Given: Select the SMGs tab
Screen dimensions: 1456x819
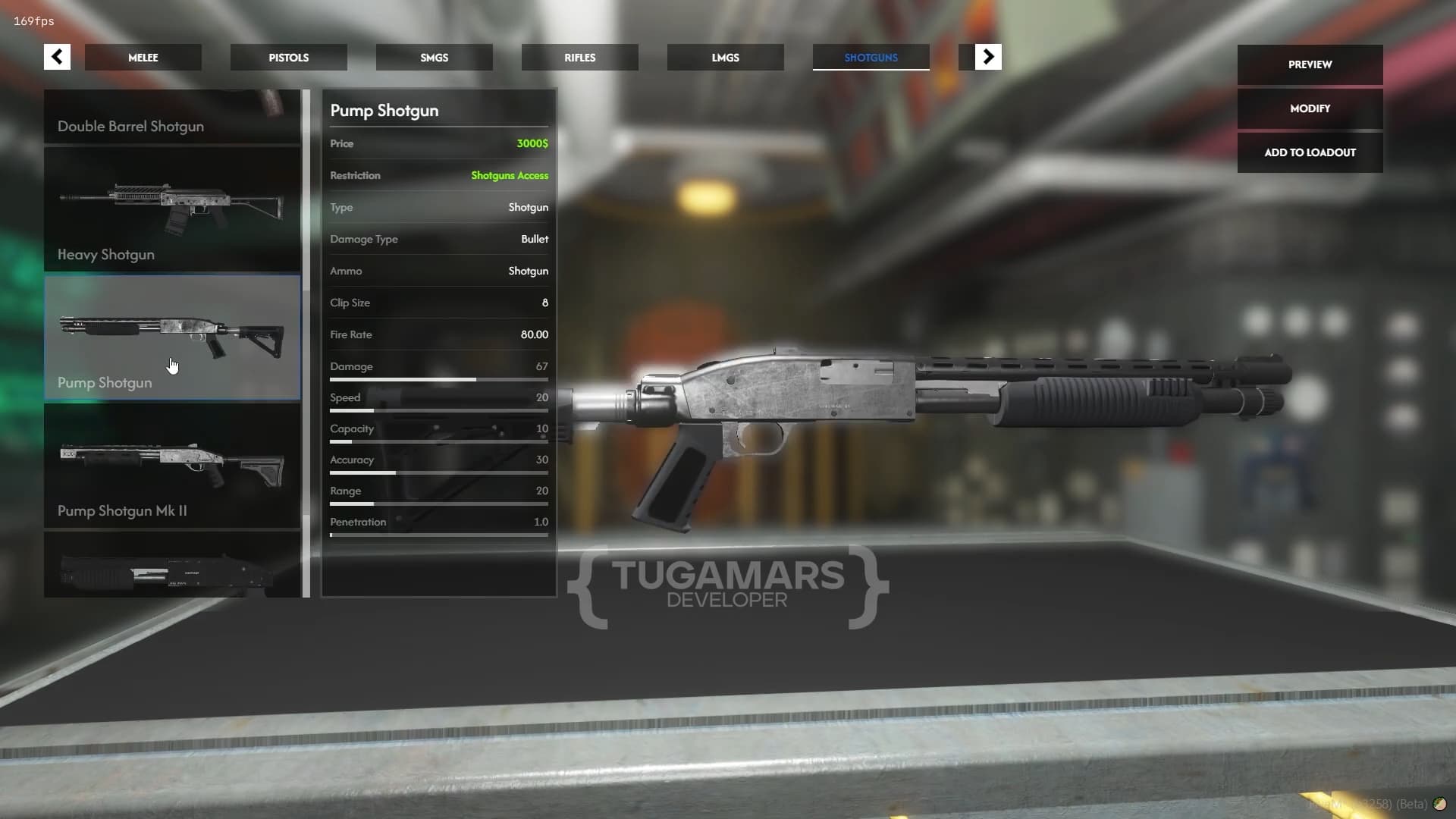Looking at the screenshot, I should (434, 58).
